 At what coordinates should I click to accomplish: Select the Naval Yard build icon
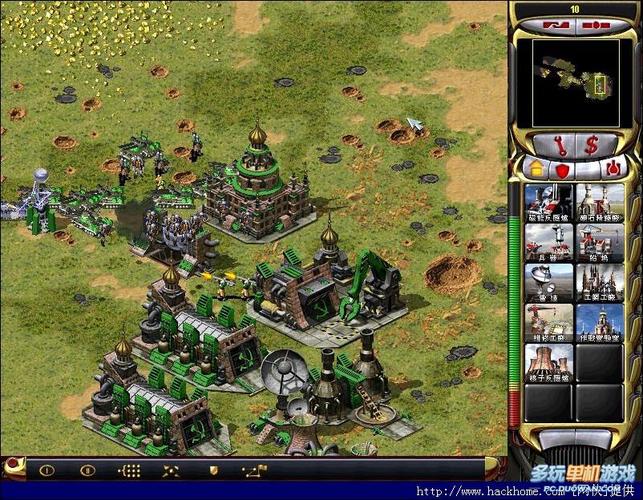point(600,243)
